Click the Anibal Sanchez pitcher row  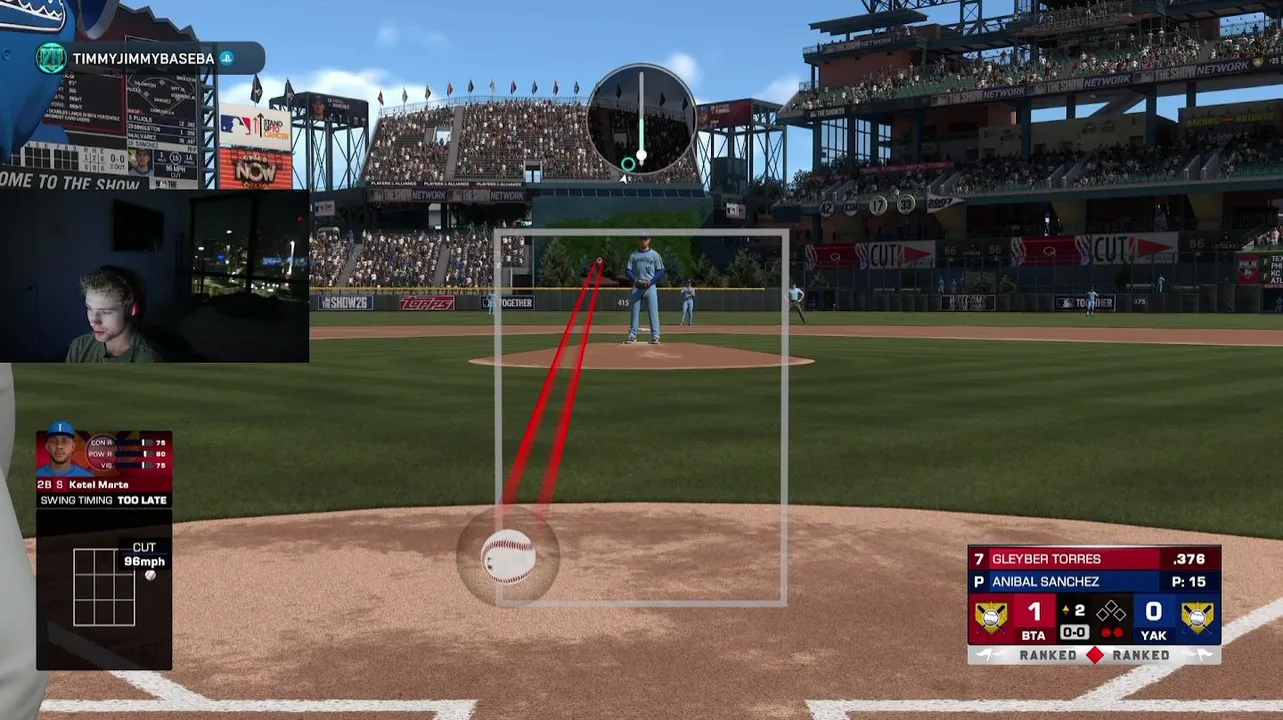(x=1093, y=581)
